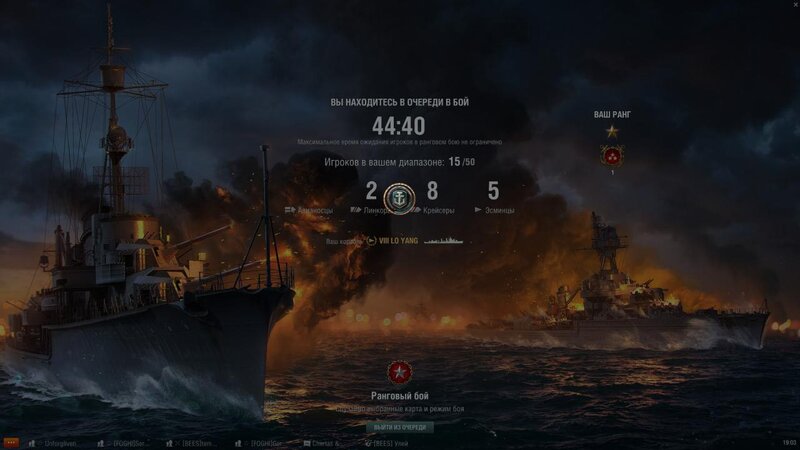Click the rank badge under Ваш ранг
Viewport: 800px width, 450px height.
point(612,155)
